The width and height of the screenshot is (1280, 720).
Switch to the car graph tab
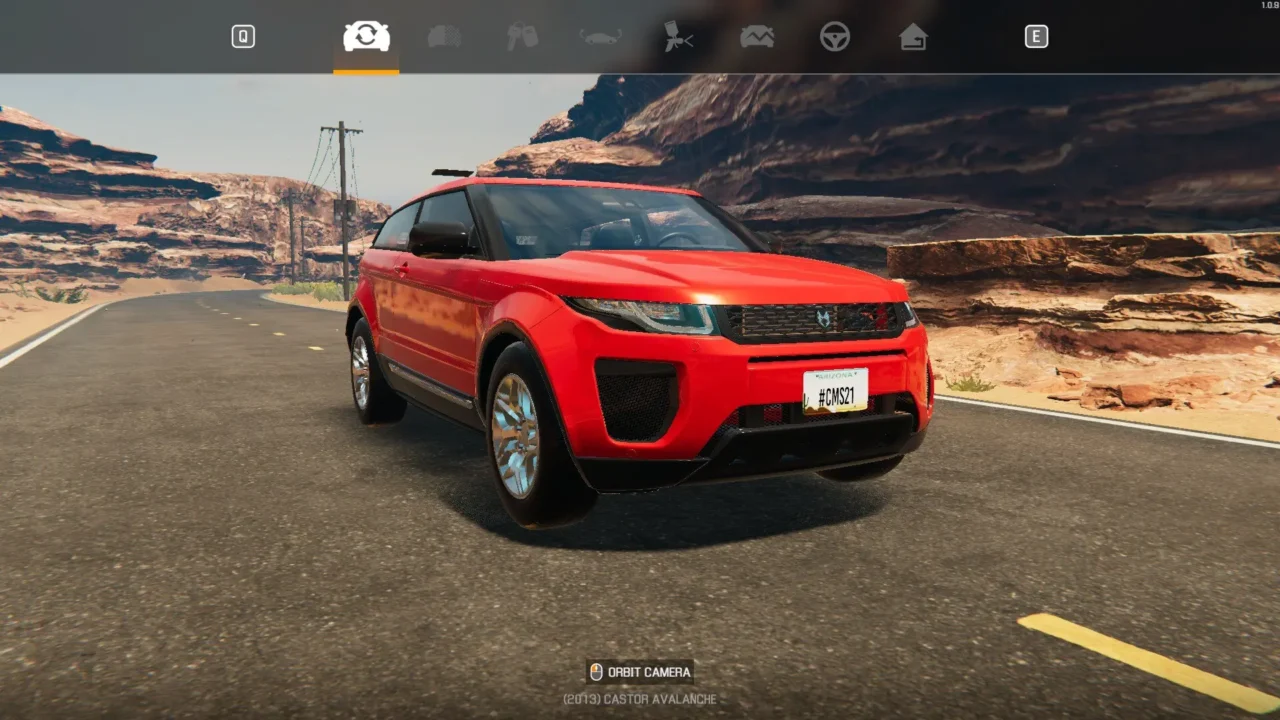757,37
